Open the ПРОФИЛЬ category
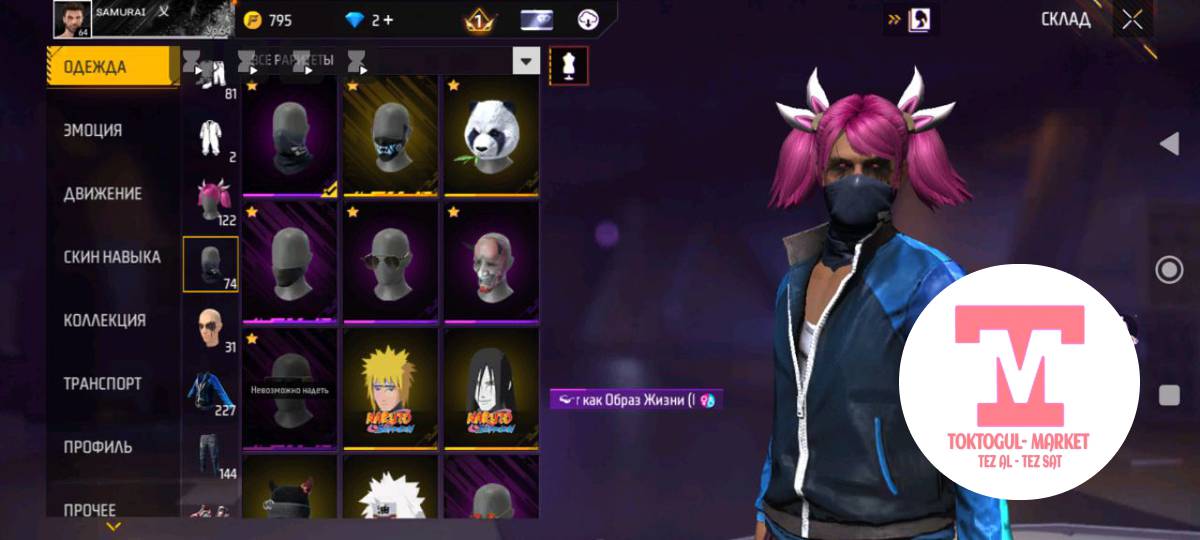The image size is (1200, 540). [98, 446]
